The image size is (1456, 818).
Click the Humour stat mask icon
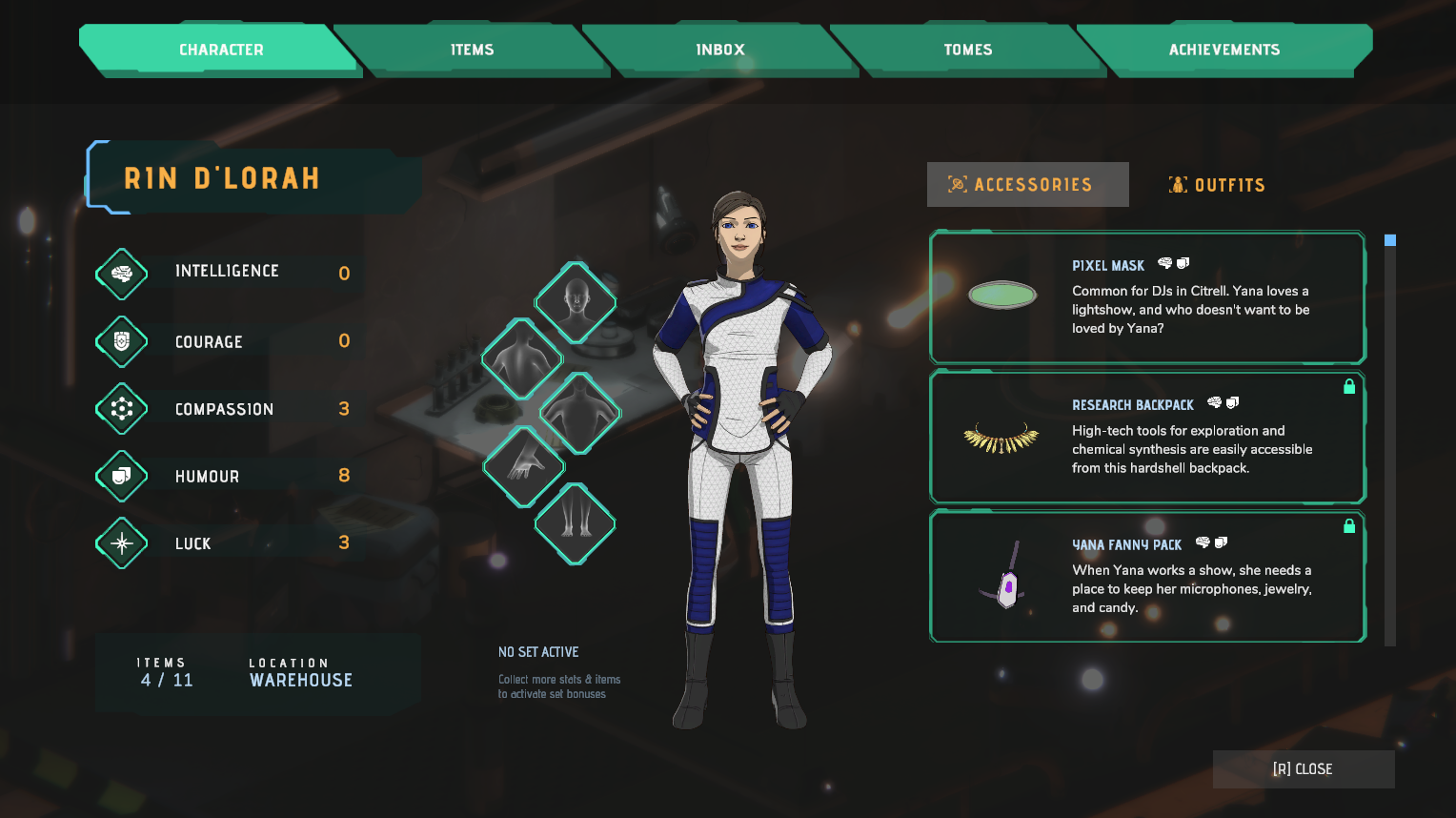(x=122, y=476)
